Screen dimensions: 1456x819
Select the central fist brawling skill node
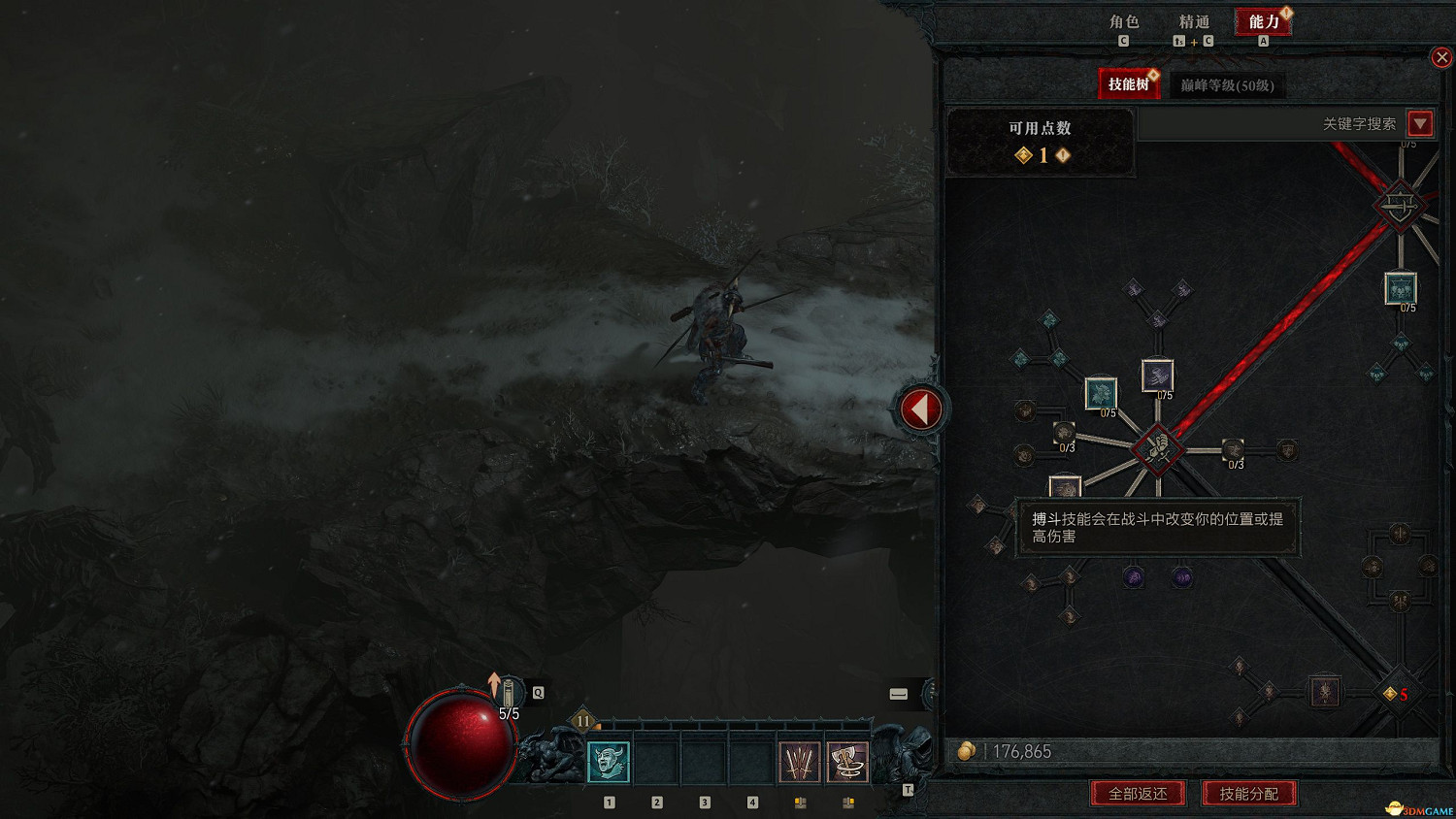[x=1157, y=447]
